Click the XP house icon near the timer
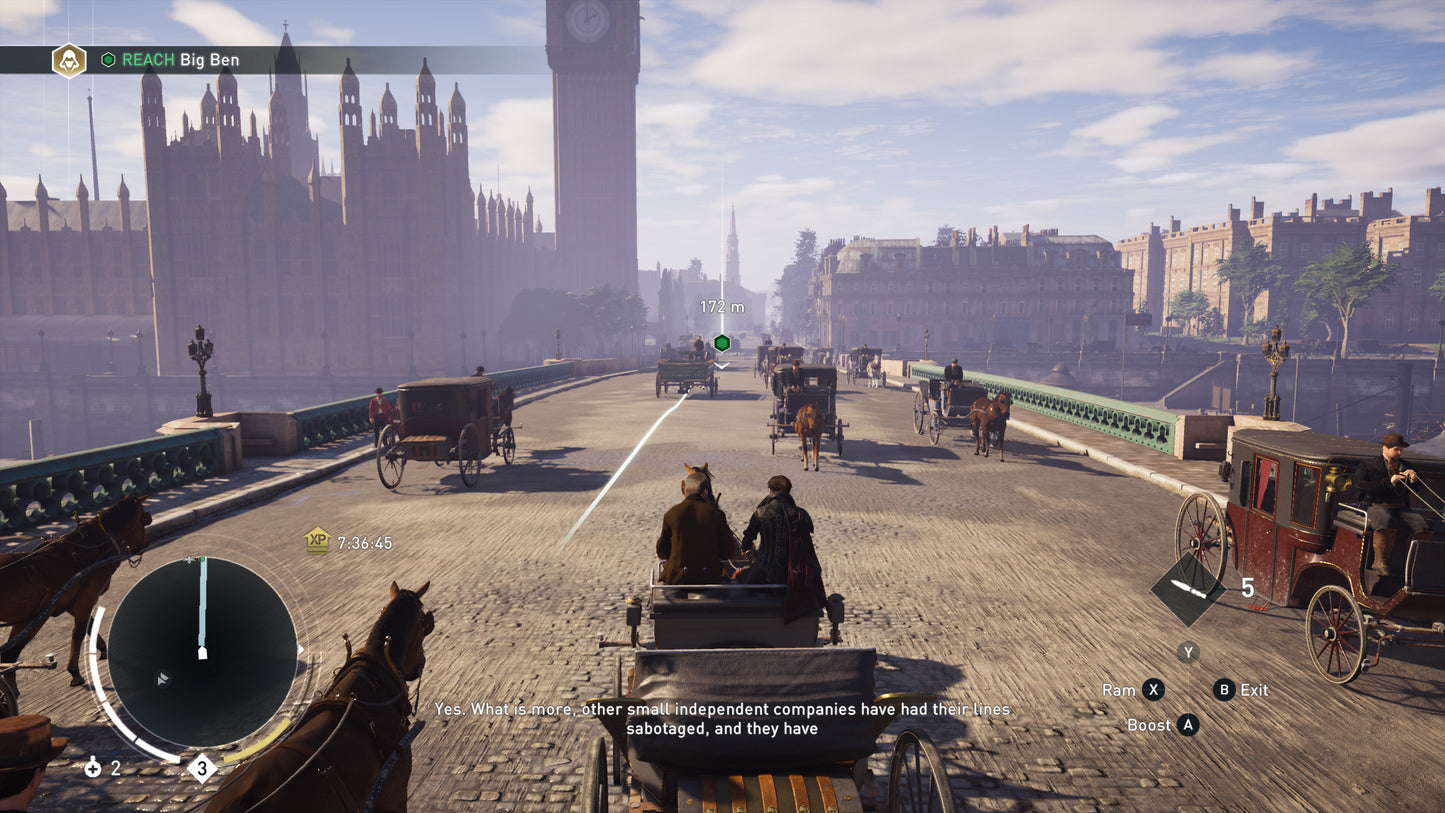The height and width of the screenshot is (813, 1445). (318, 541)
